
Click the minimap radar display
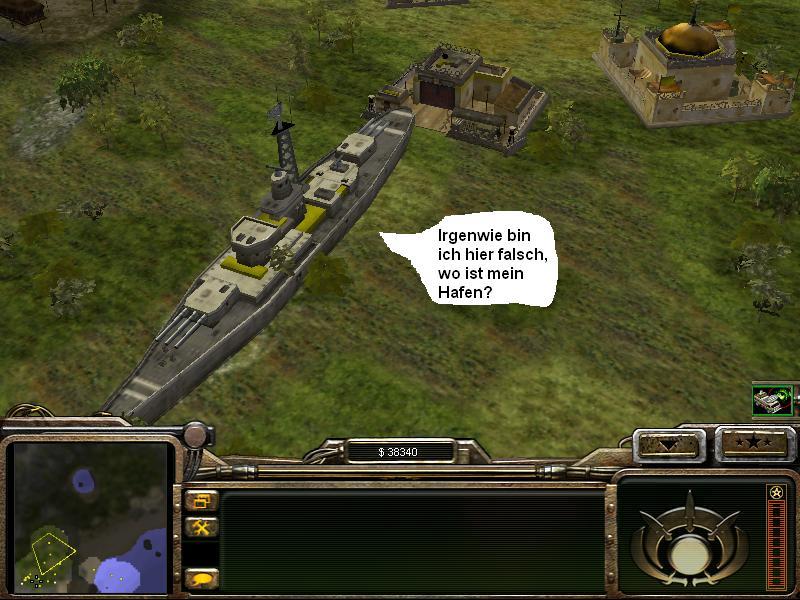tap(89, 517)
